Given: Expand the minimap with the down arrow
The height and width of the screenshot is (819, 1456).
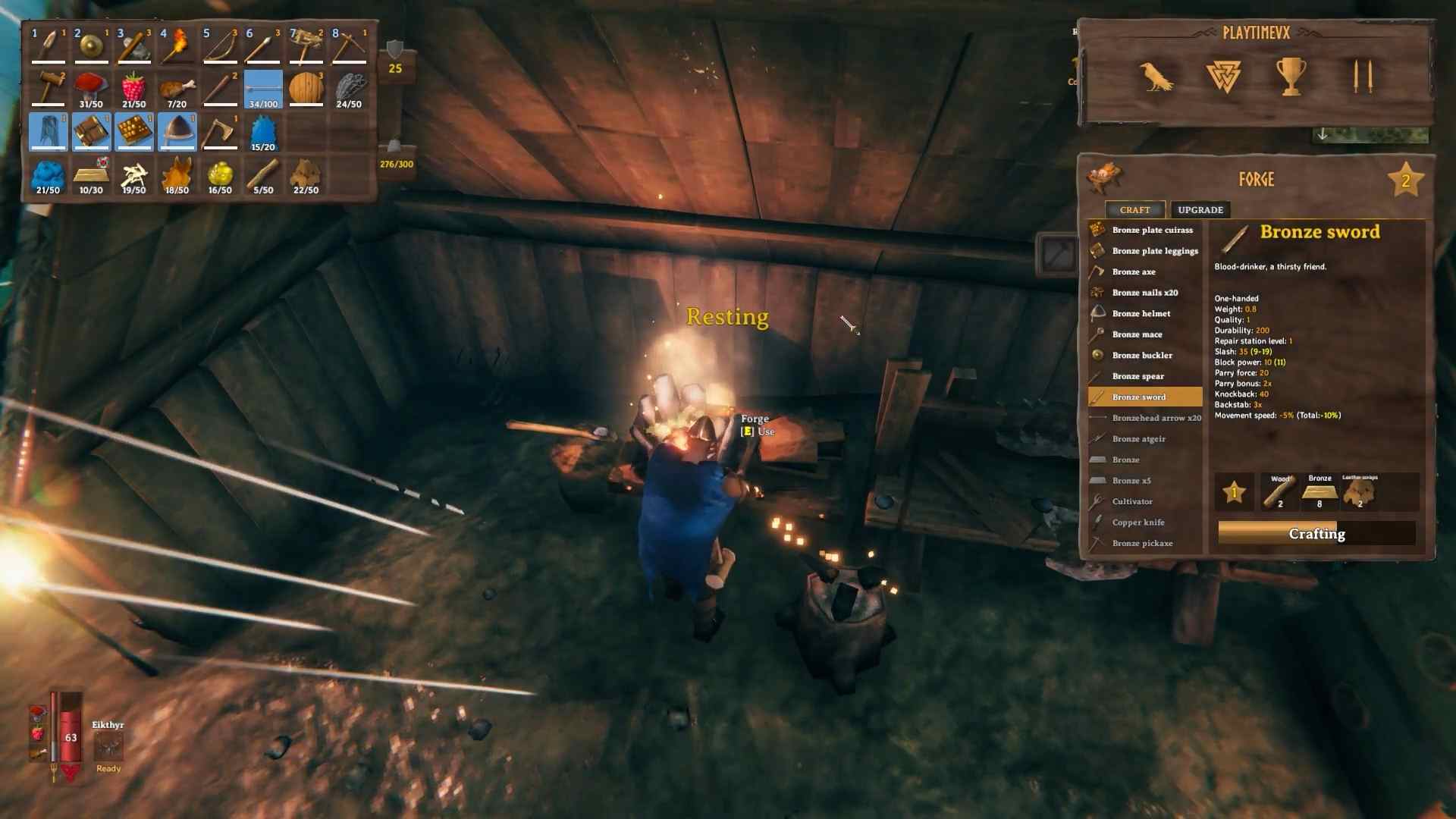Looking at the screenshot, I should (1323, 135).
